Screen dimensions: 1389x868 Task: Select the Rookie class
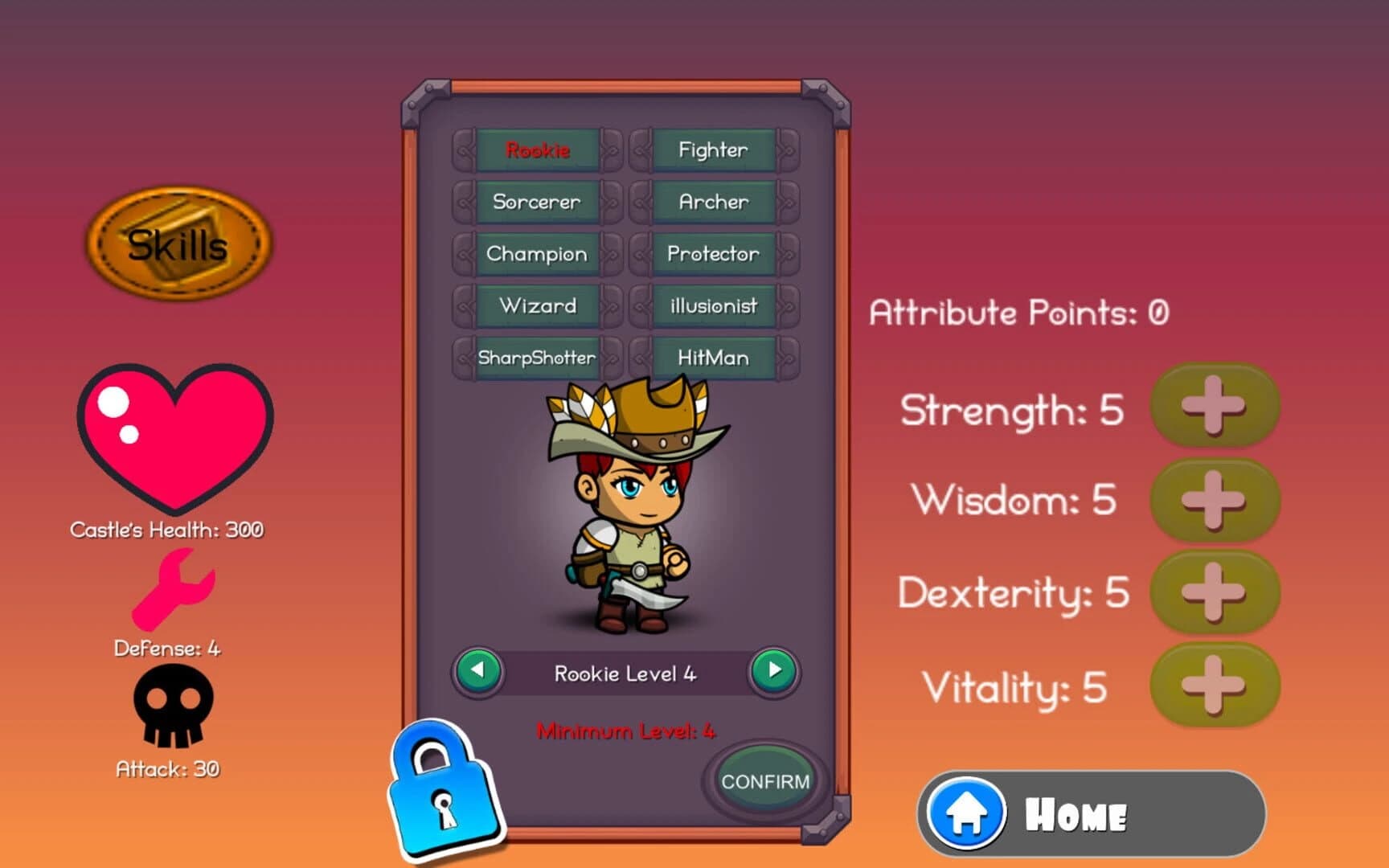538,149
